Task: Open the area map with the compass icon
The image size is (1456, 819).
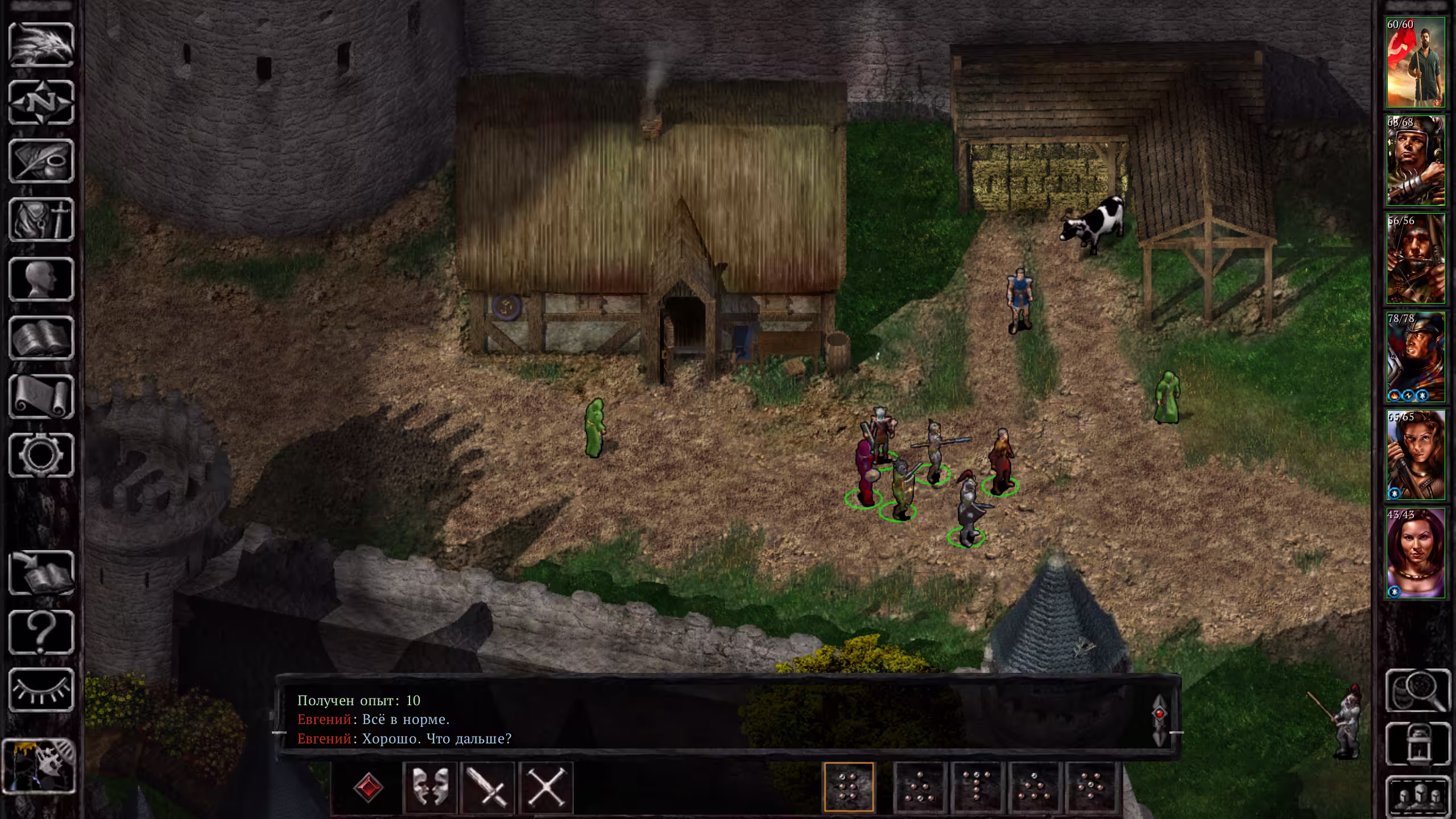Action: (42, 103)
